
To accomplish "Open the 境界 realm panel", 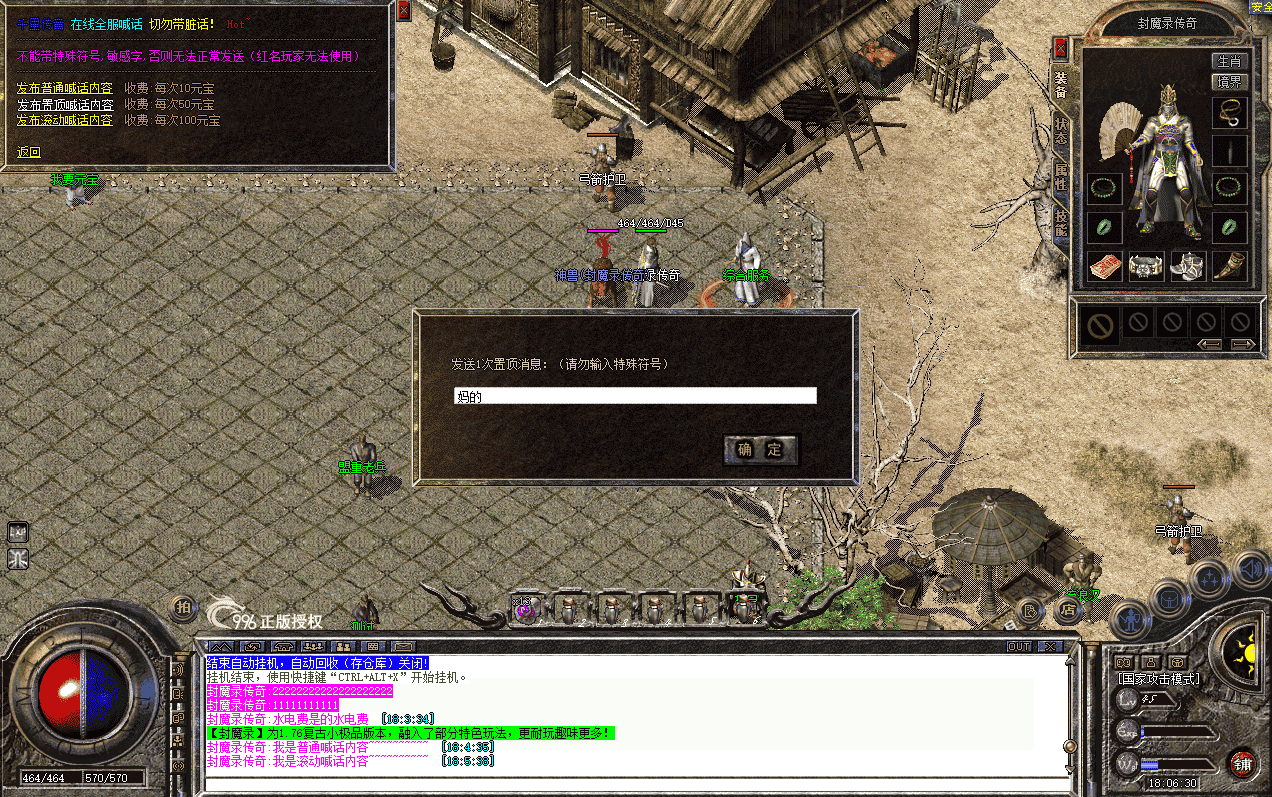I will pos(1229,82).
